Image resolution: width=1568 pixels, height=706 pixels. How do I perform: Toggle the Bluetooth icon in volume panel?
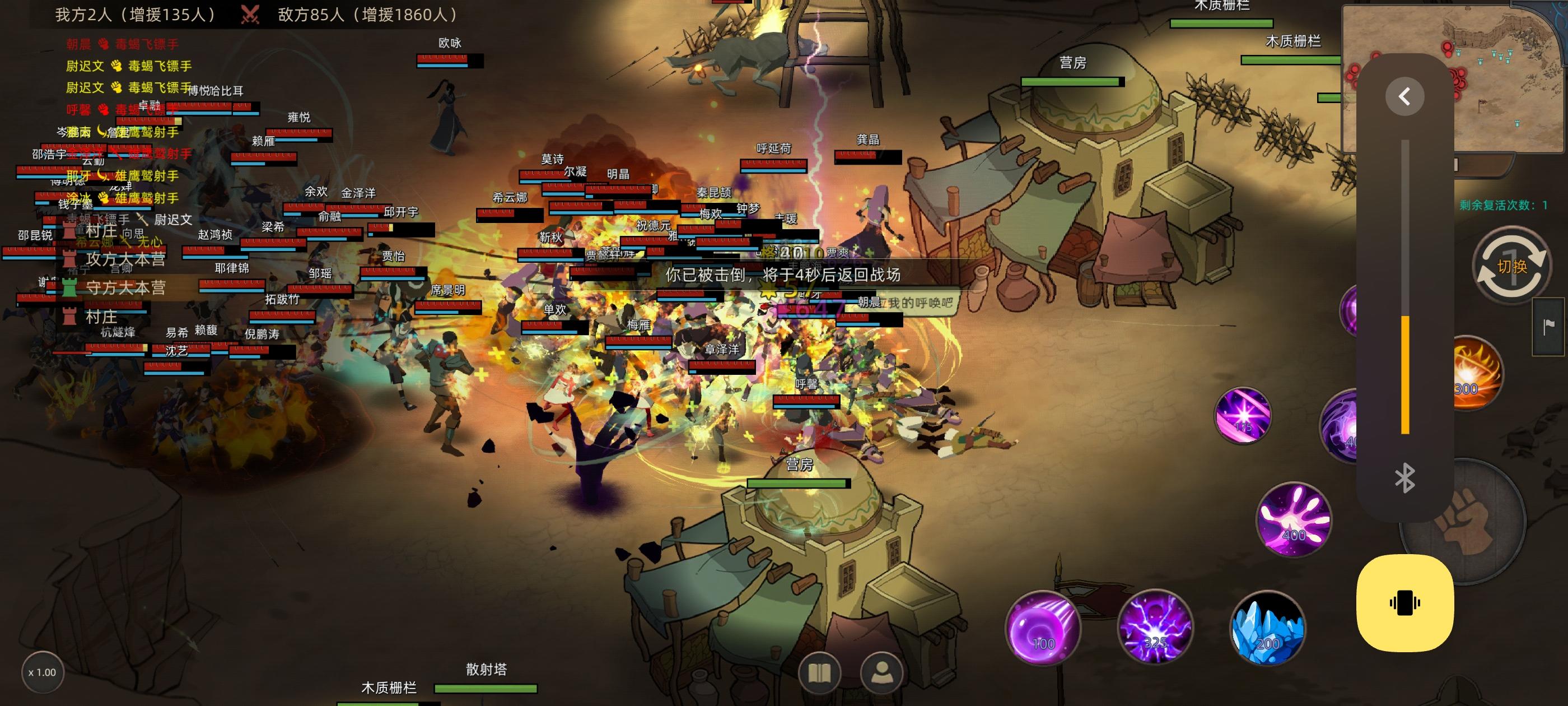coord(1404,478)
